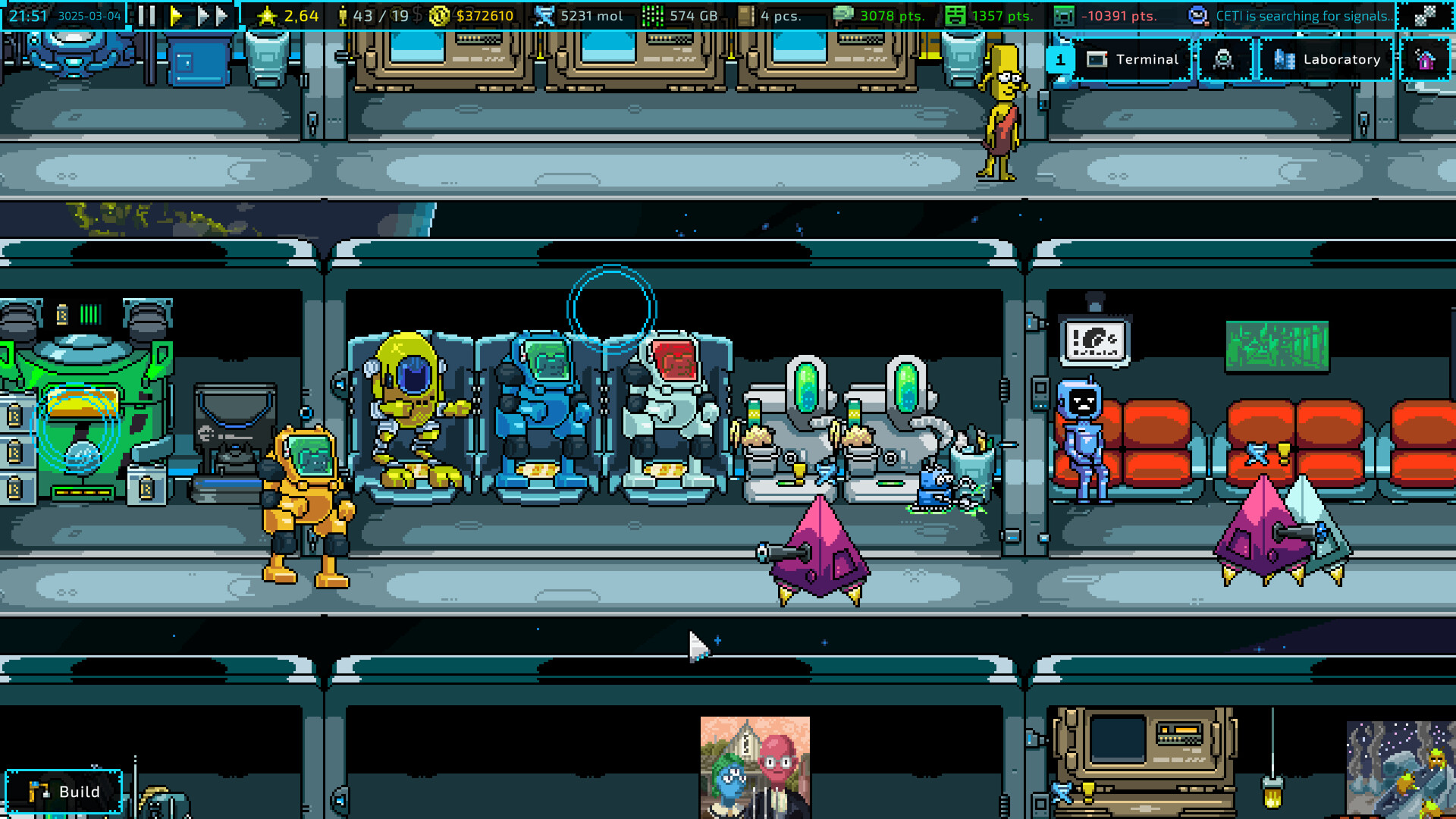Toggle double fast-forward speed

pyautogui.click(x=203, y=14)
